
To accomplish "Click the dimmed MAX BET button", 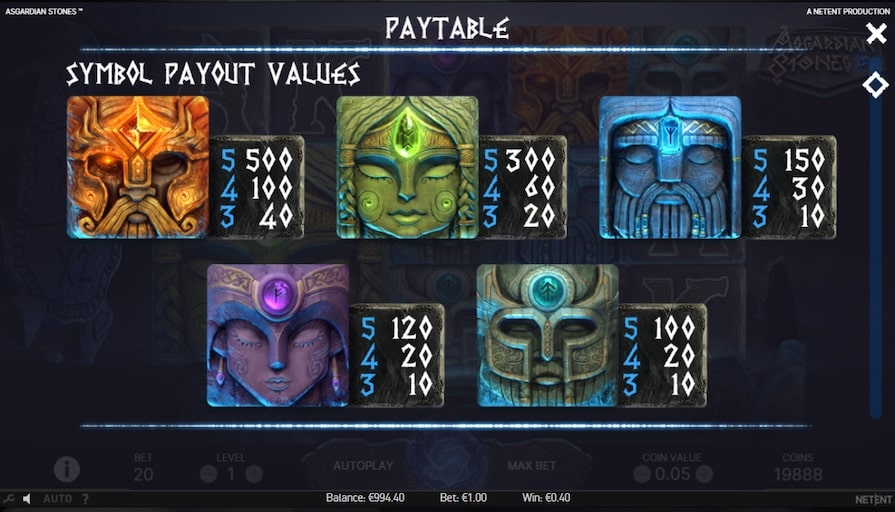I will click(531, 466).
